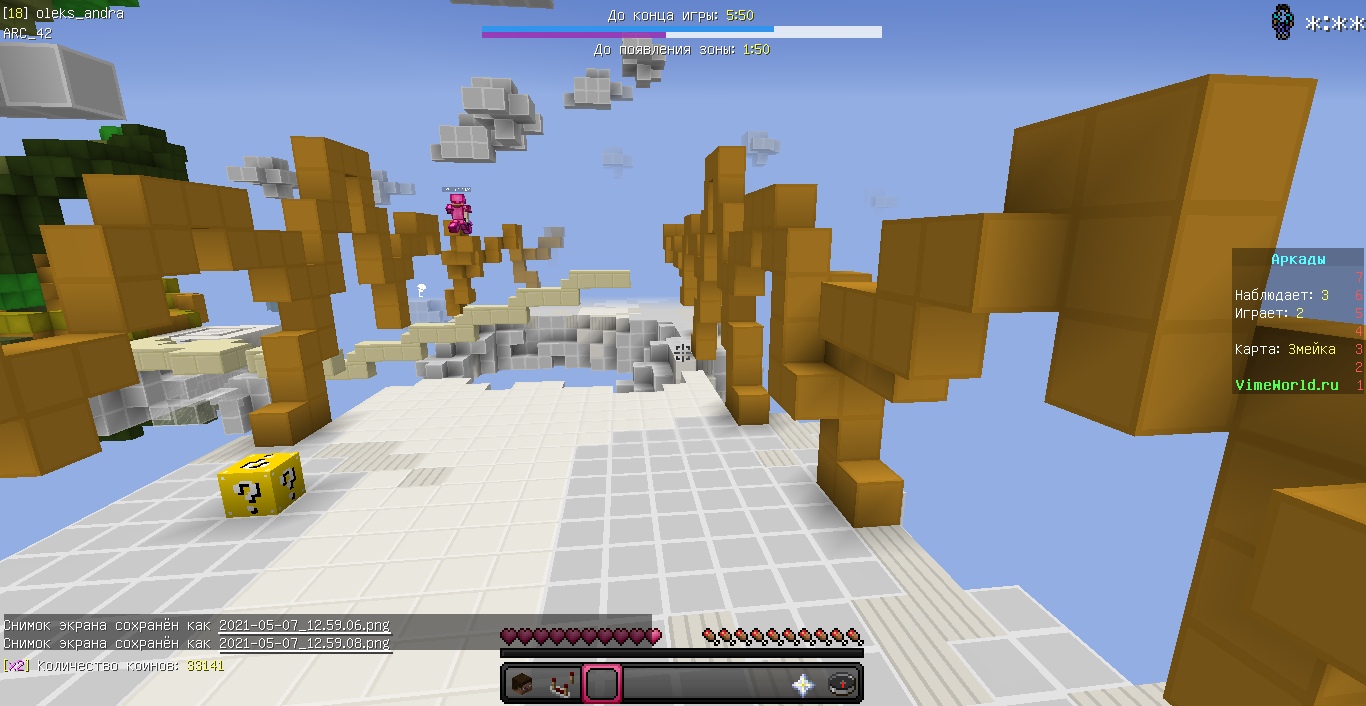1366x706 pixels.
Task: Open screenshot link 2021-05-07_12.59.06.png in chat
Action: 304,626
